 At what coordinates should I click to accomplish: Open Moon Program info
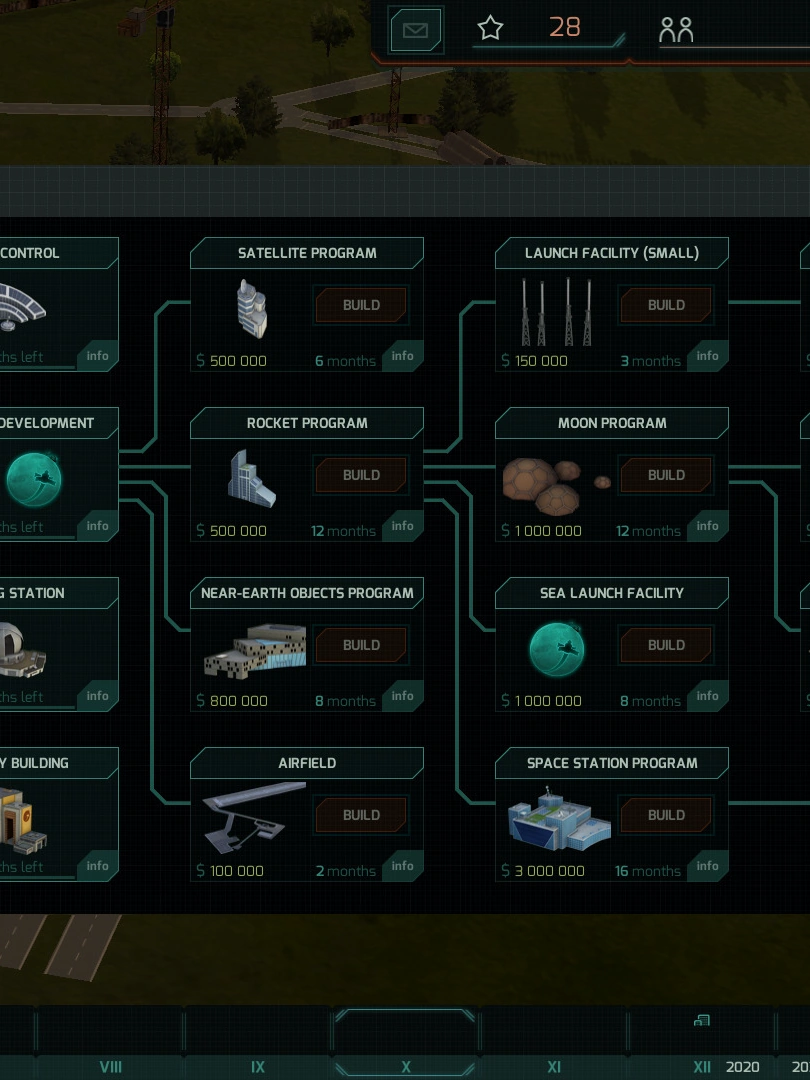(x=708, y=526)
